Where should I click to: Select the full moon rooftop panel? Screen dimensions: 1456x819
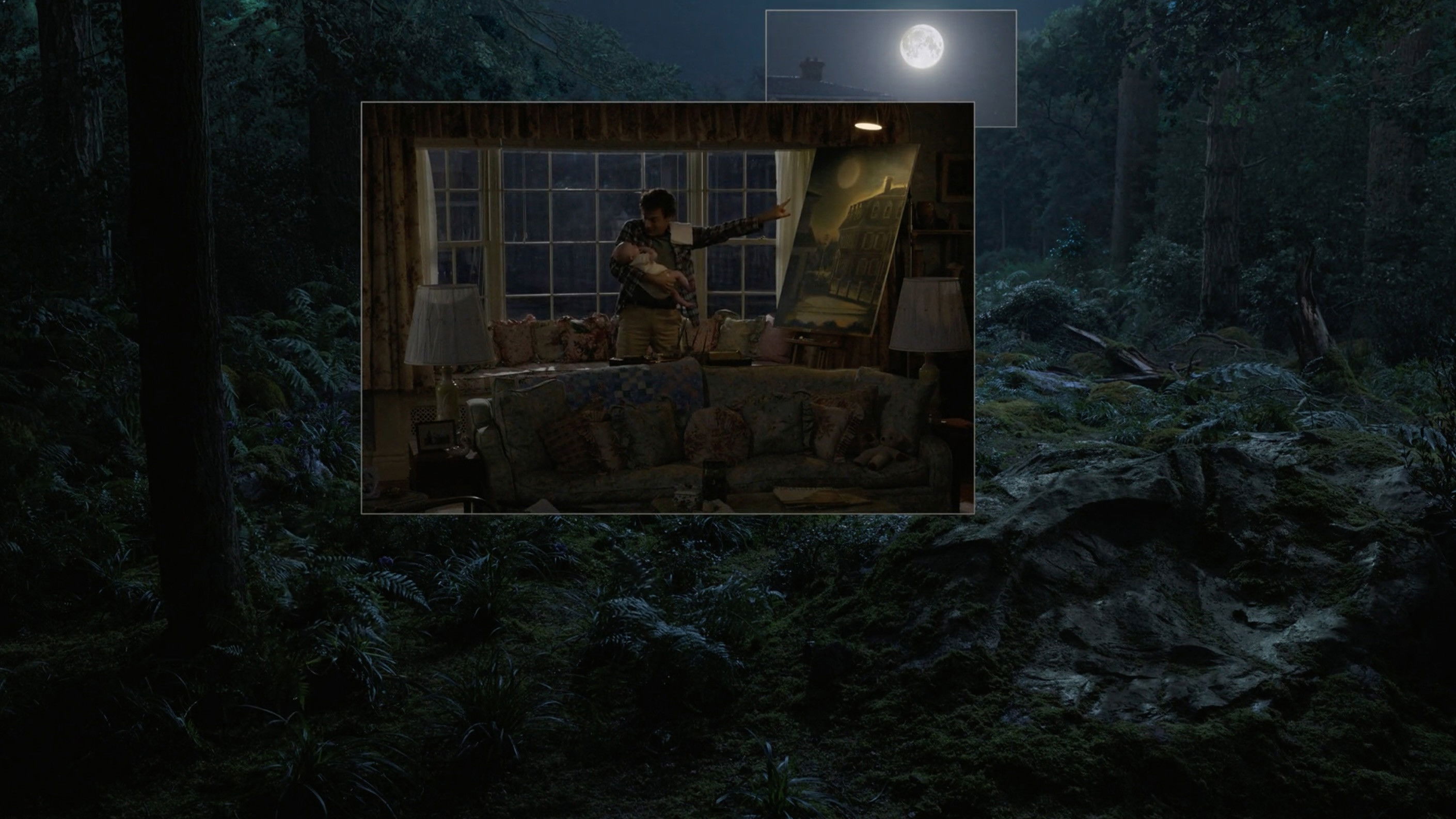coord(890,55)
